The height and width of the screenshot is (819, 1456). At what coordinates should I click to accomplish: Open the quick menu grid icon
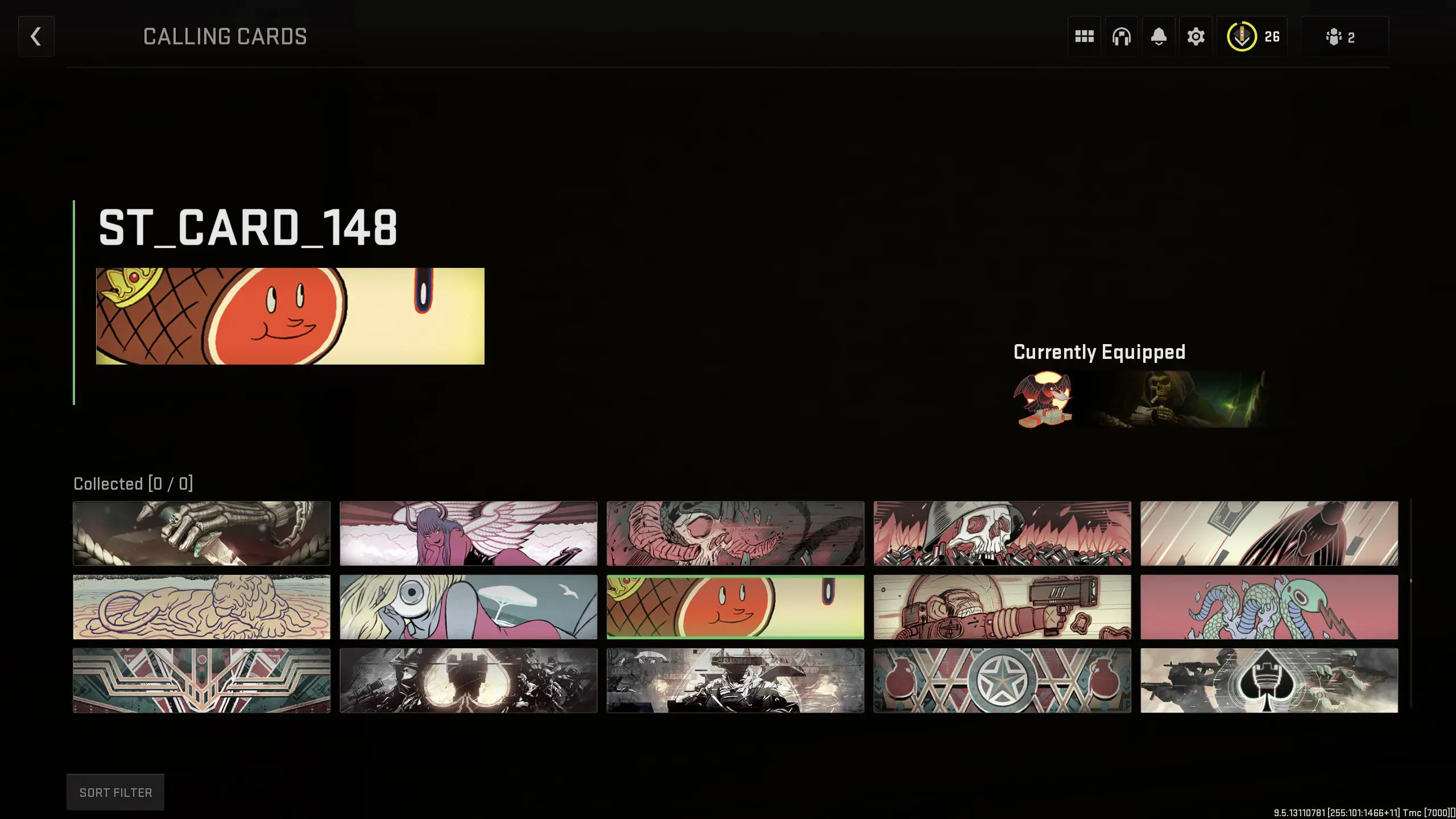tap(1084, 36)
